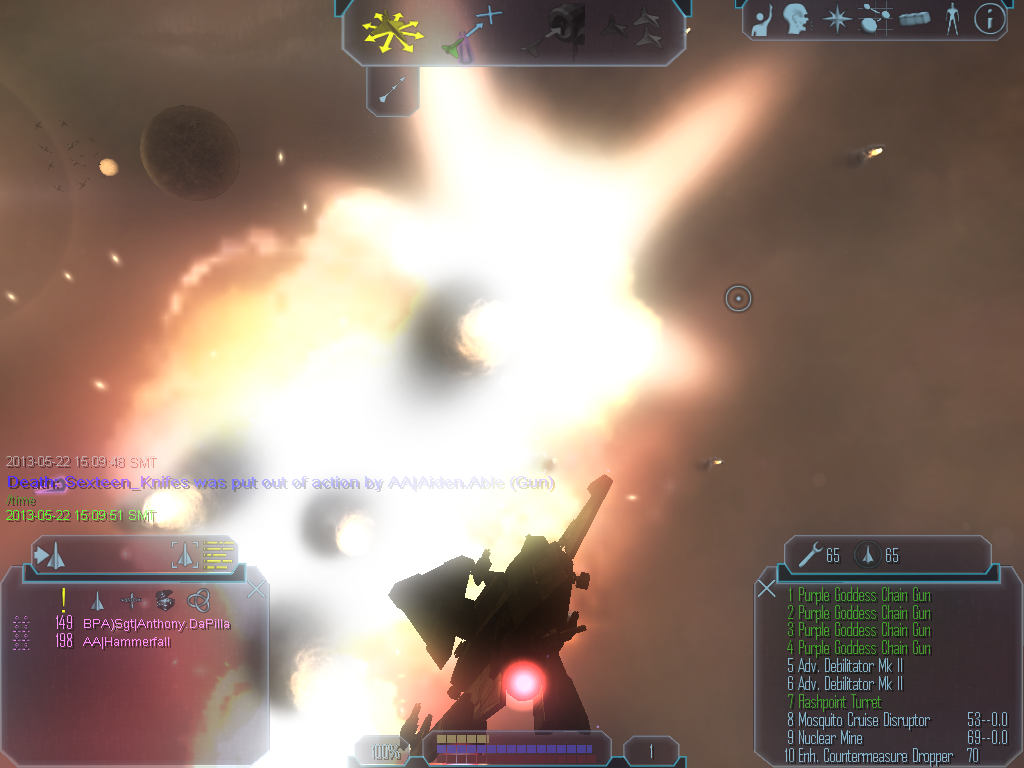Select Mosquito Cruise Disruptor weapon
Image resolution: width=1024 pixels, height=768 pixels.
(x=863, y=720)
